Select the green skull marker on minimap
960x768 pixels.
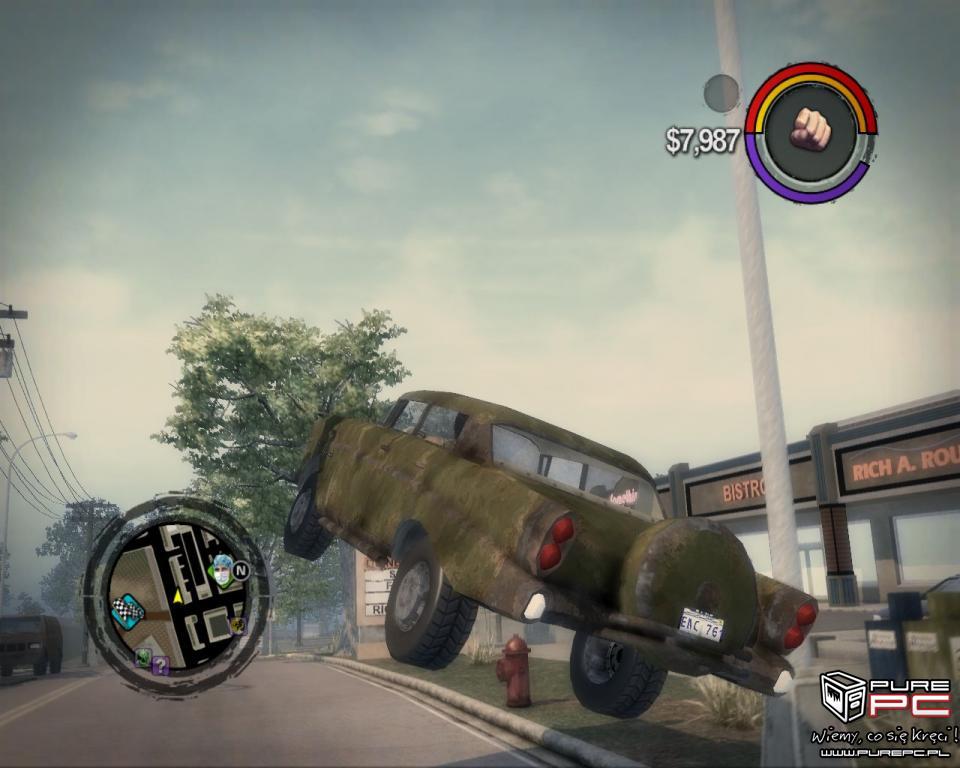143,657
